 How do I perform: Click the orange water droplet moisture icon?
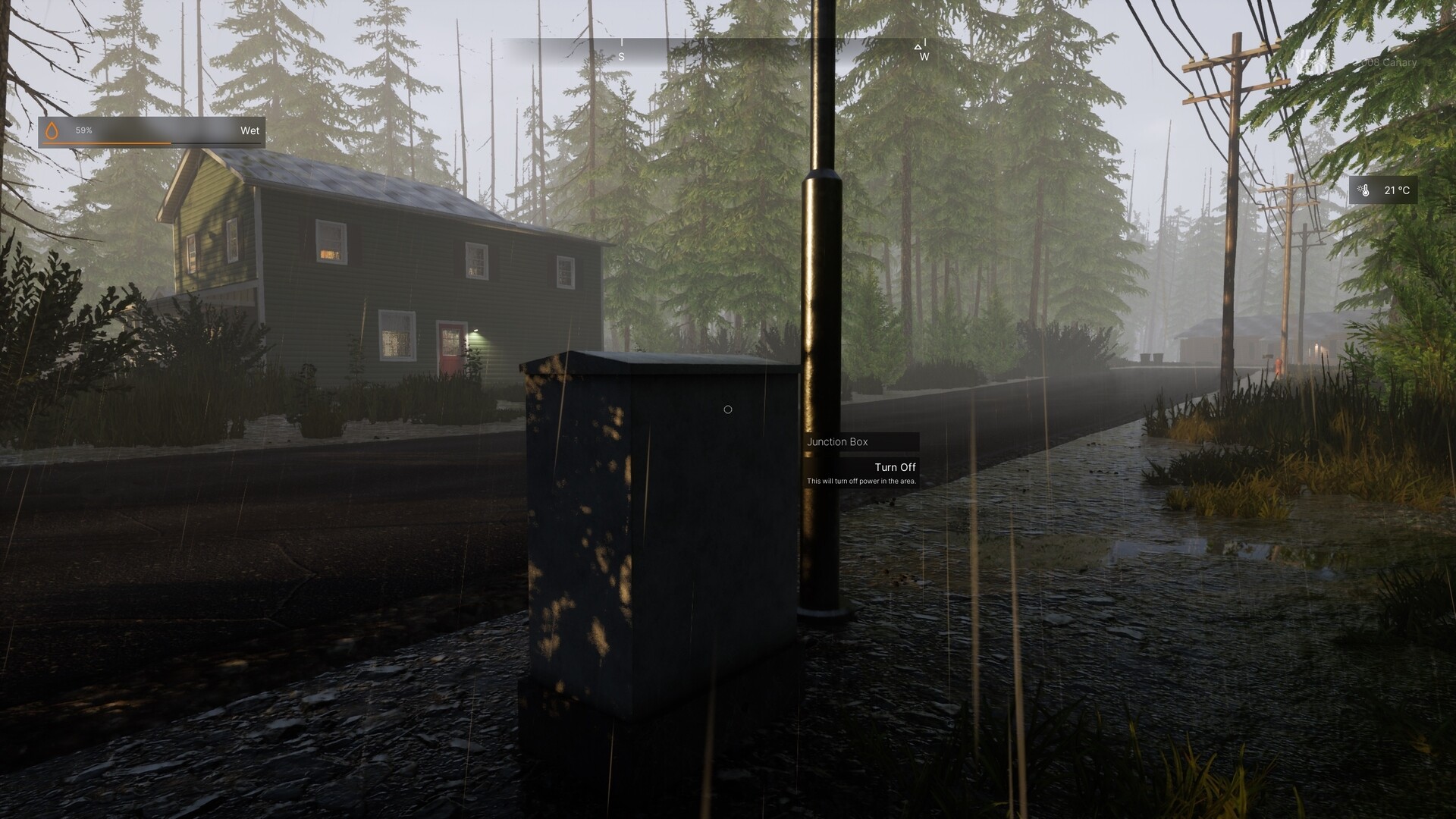tap(53, 130)
